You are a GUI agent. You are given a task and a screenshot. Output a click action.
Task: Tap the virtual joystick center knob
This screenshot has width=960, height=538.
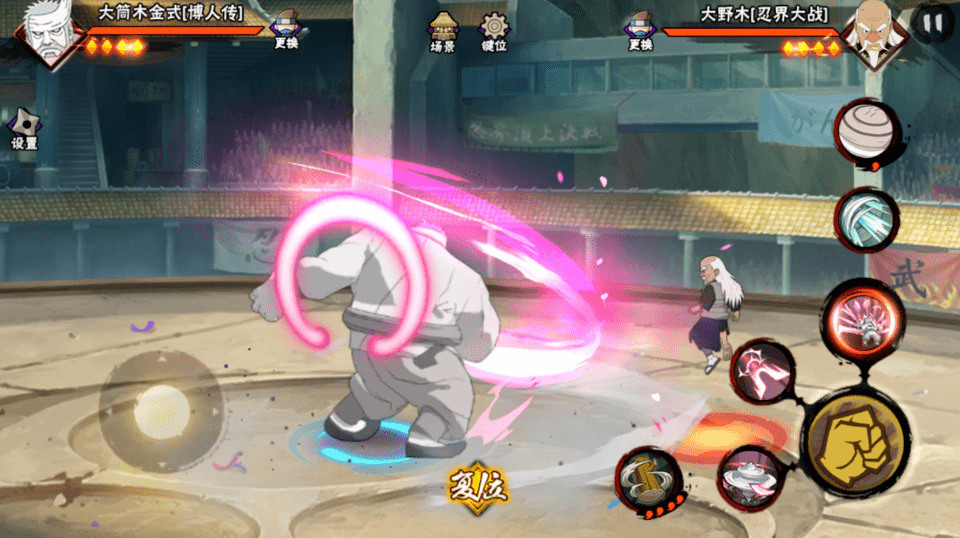click(x=161, y=411)
